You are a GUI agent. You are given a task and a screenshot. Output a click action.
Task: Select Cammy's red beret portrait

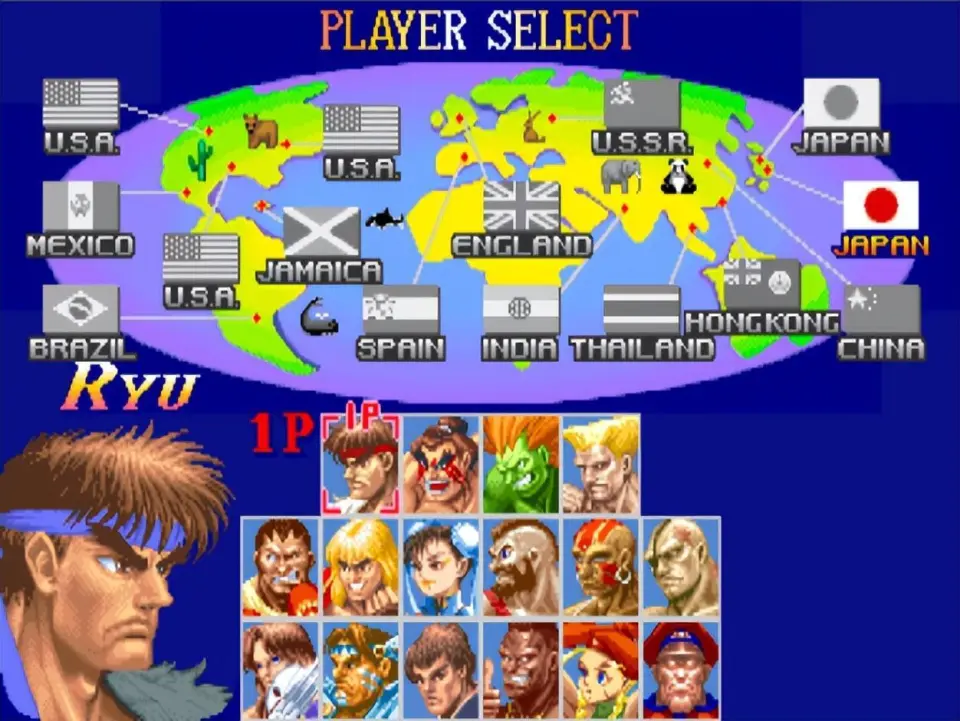point(601,669)
